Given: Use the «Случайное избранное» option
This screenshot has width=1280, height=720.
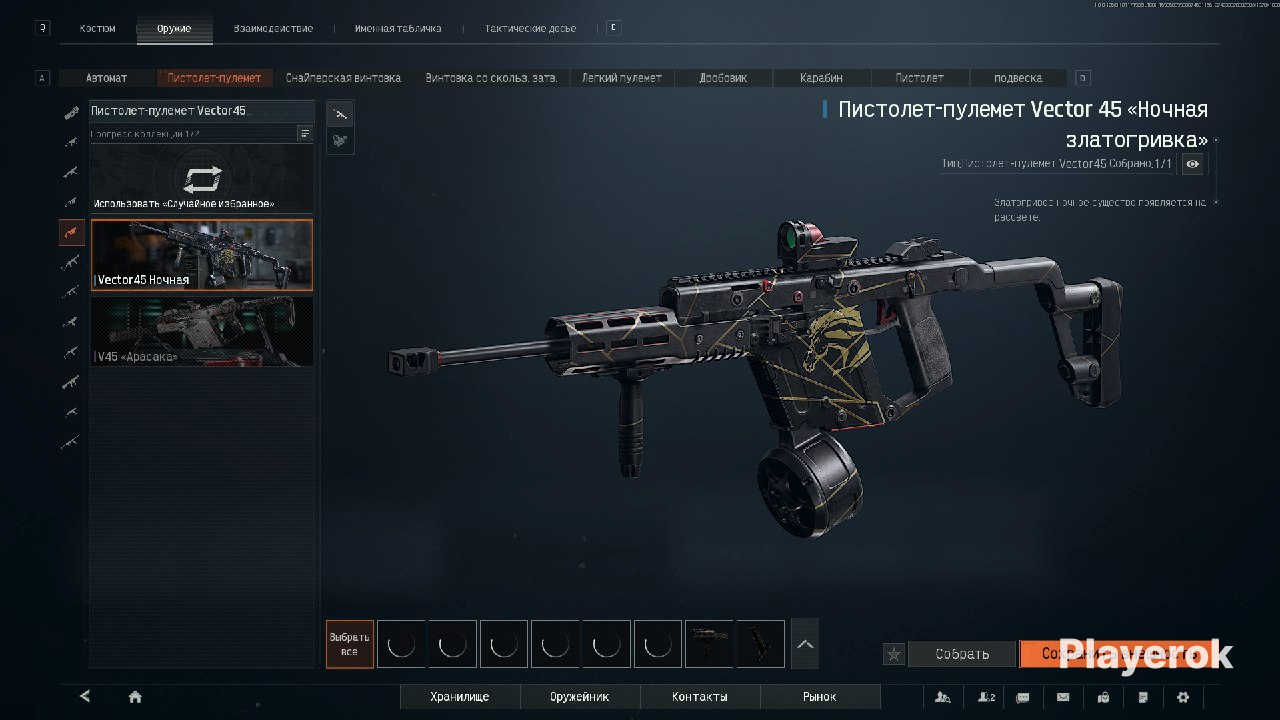Looking at the screenshot, I should point(202,183).
